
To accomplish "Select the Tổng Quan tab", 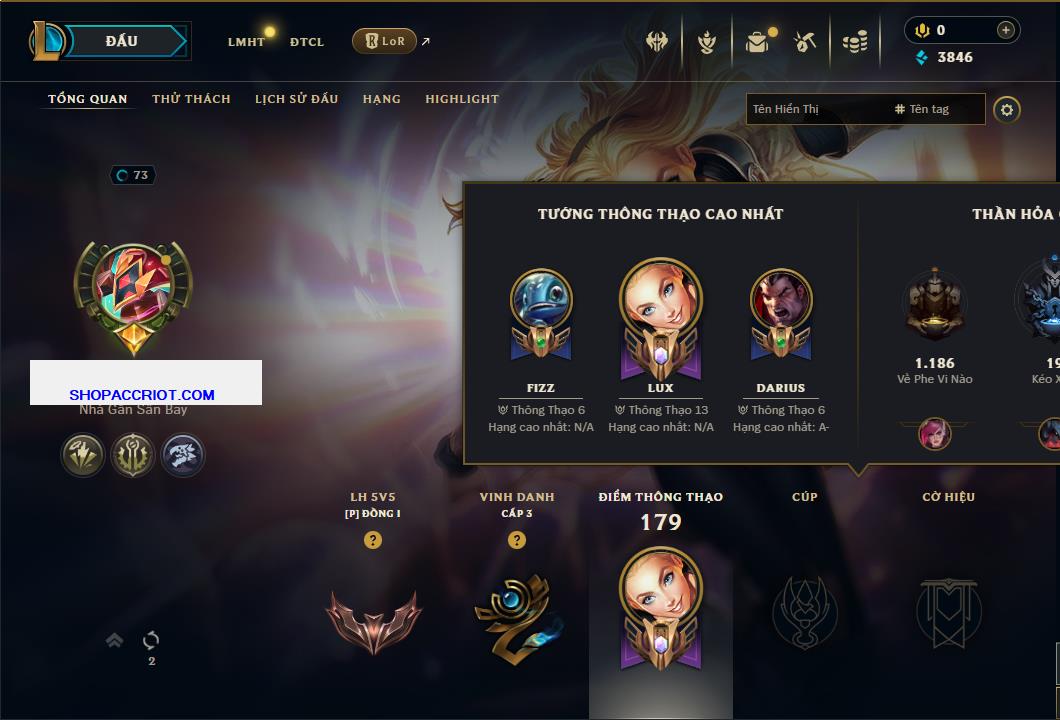I will 88,99.
